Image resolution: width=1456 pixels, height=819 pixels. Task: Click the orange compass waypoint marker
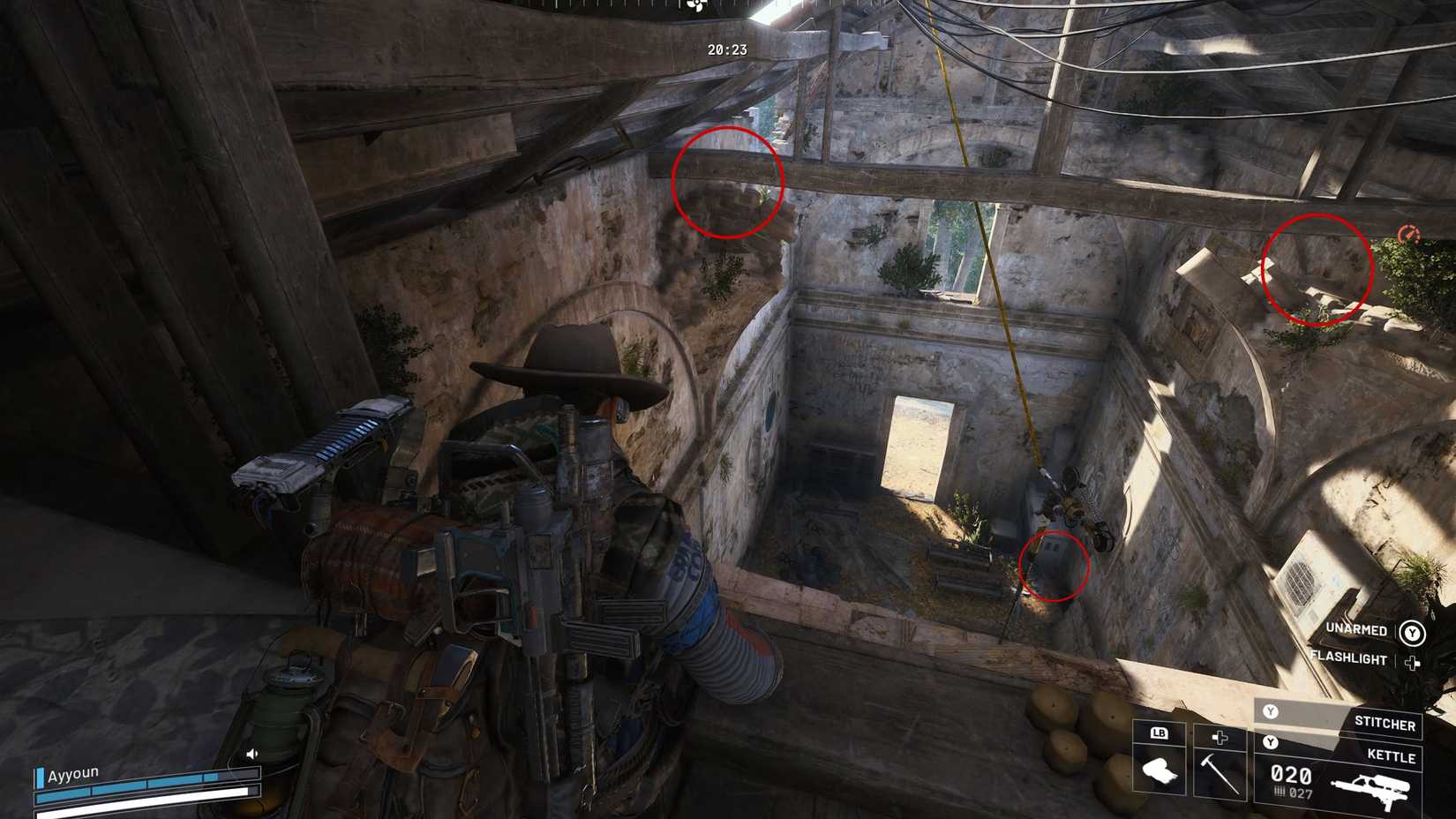[x=1410, y=234]
